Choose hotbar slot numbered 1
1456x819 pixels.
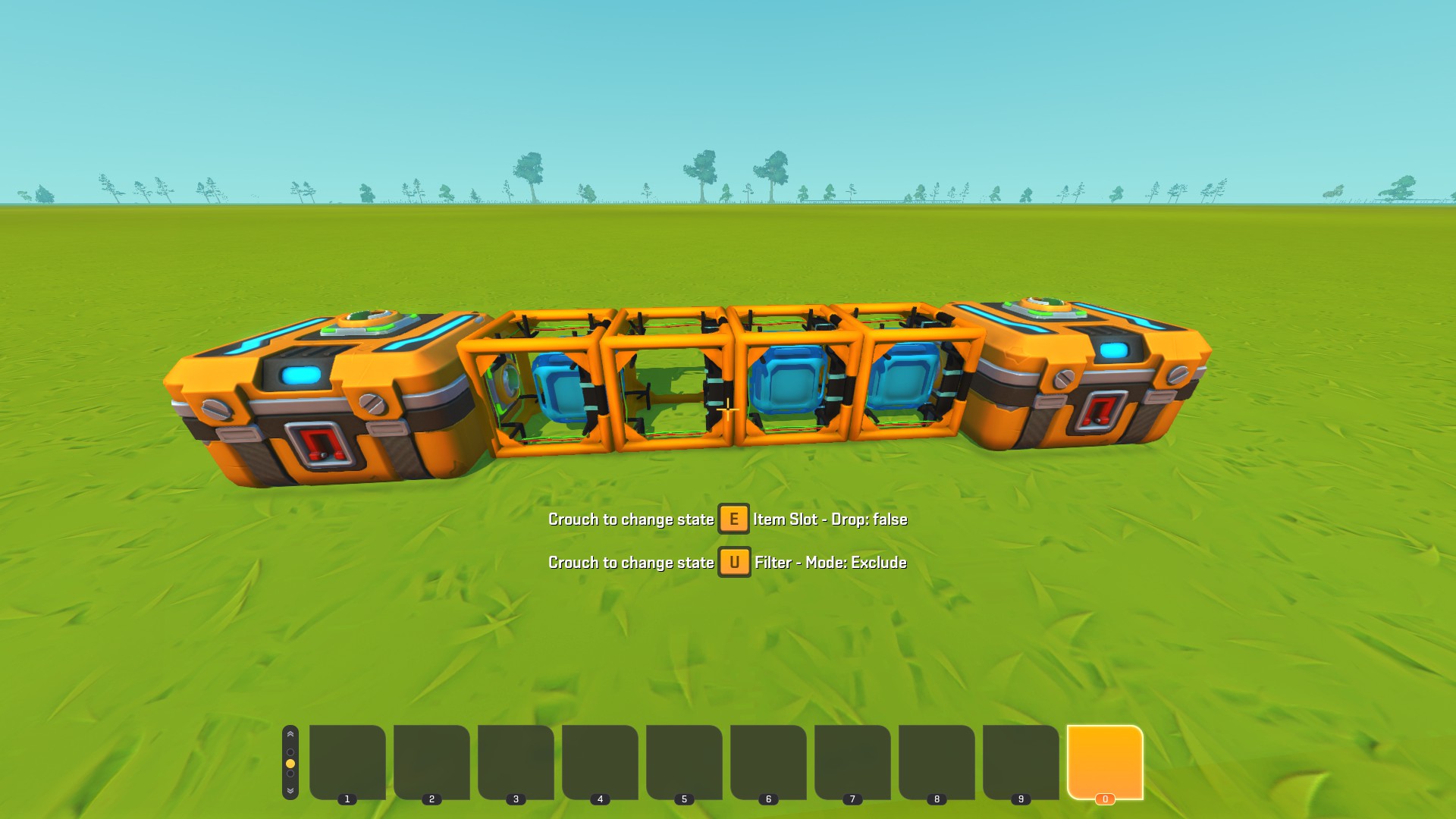347,761
